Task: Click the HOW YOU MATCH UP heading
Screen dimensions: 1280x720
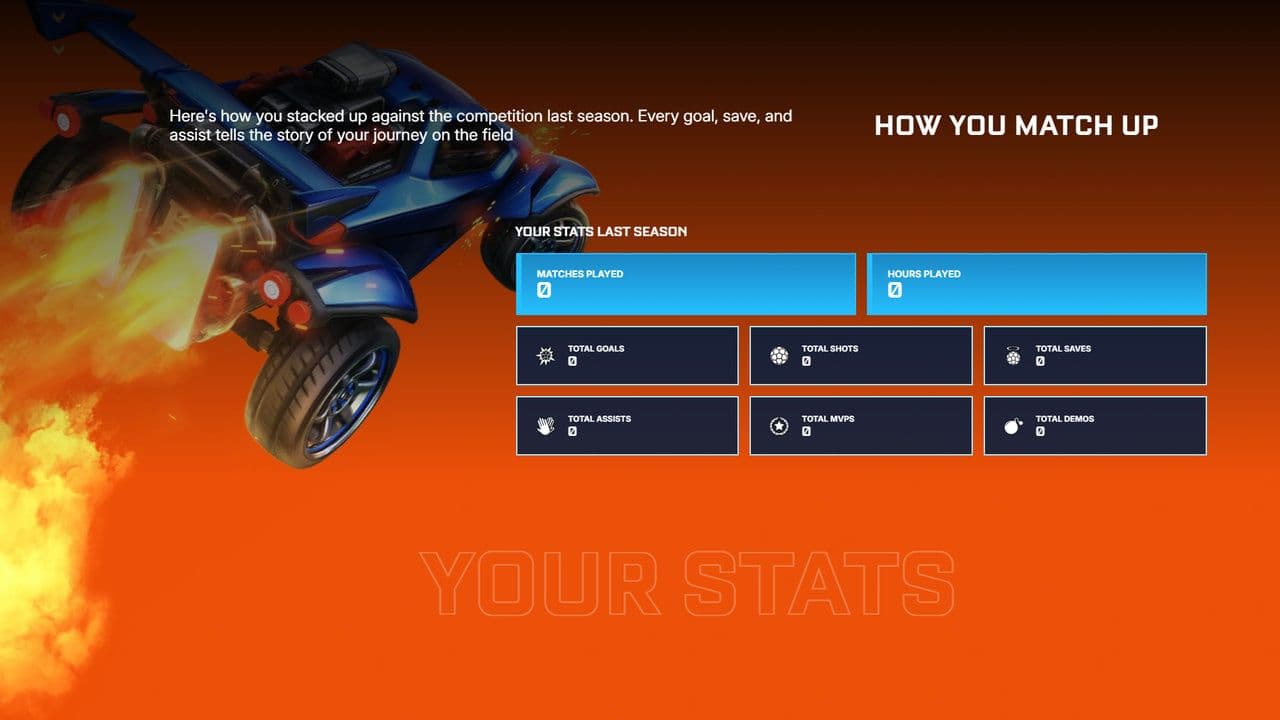Action: [1016, 125]
